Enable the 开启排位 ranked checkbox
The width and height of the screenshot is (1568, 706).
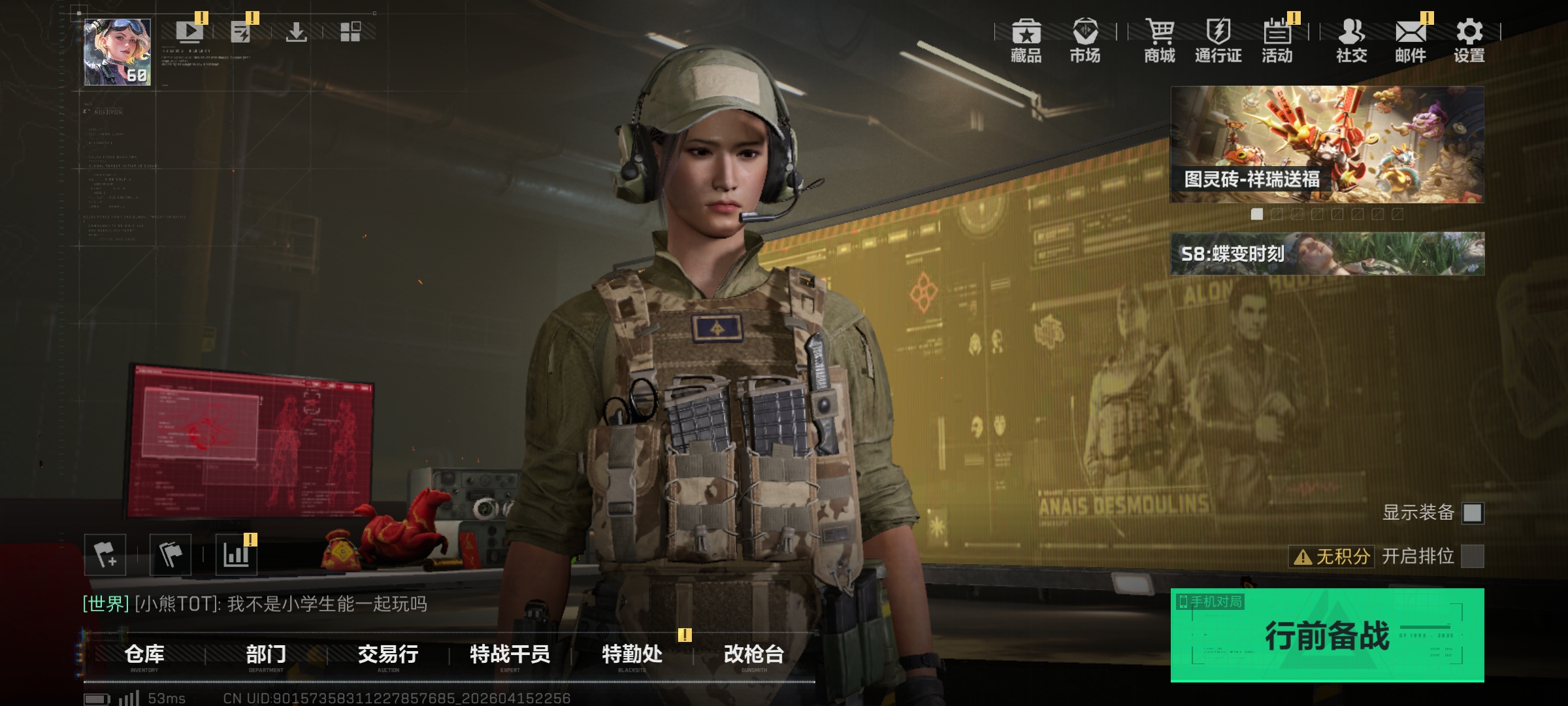(x=1472, y=556)
